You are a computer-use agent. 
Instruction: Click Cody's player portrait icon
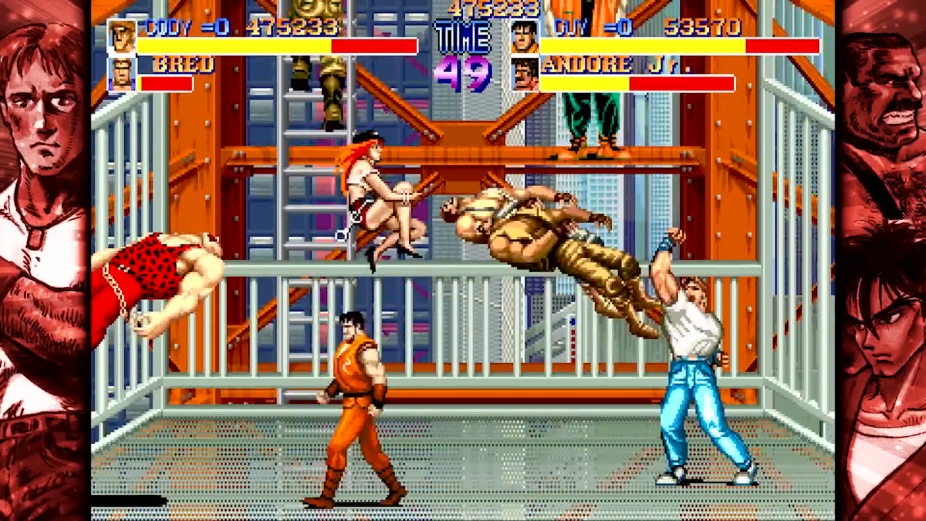point(122,36)
